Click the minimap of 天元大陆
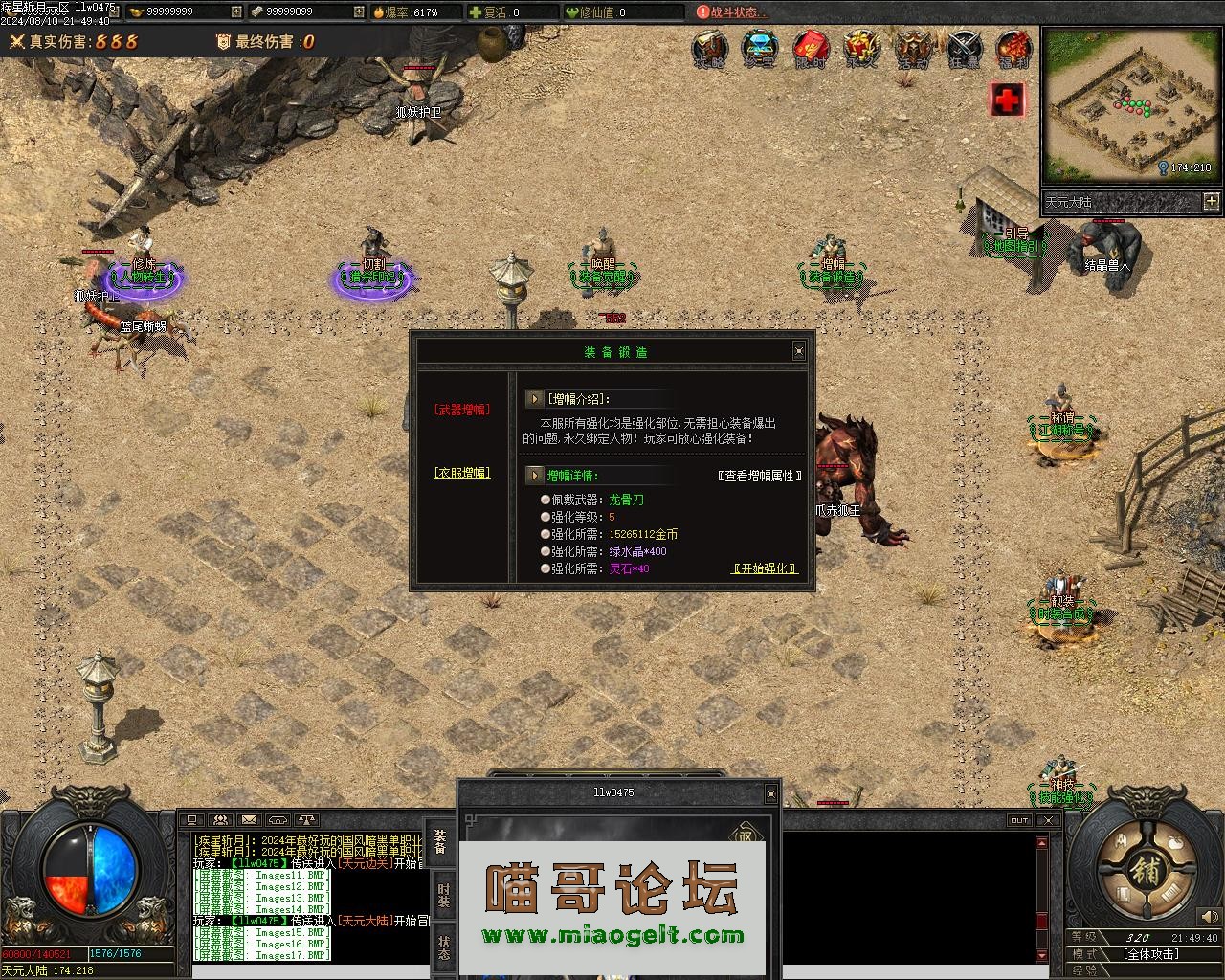The height and width of the screenshot is (980, 1225). (x=1130, y=105)
